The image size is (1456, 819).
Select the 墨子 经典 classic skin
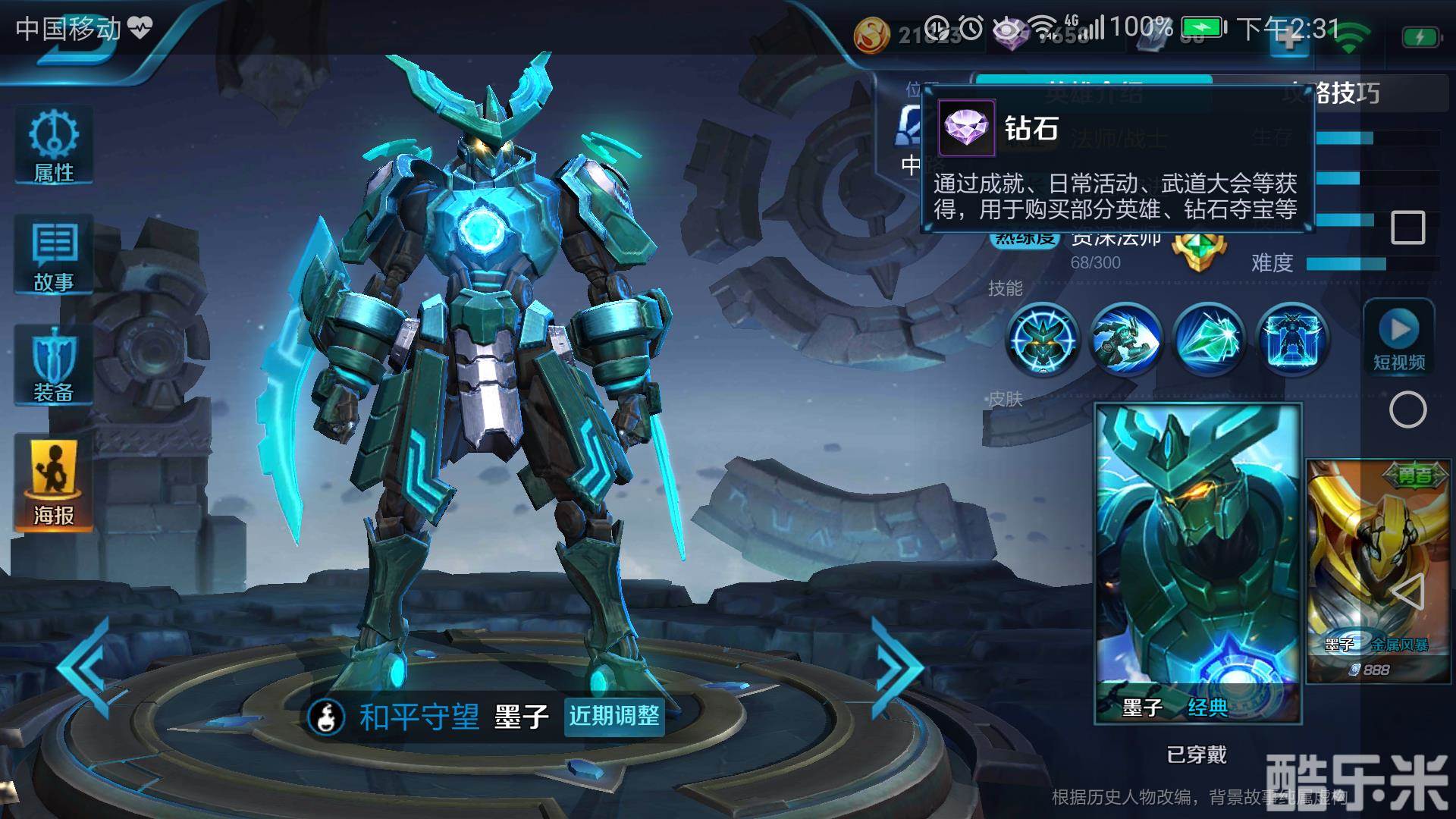click(1198, 563)
